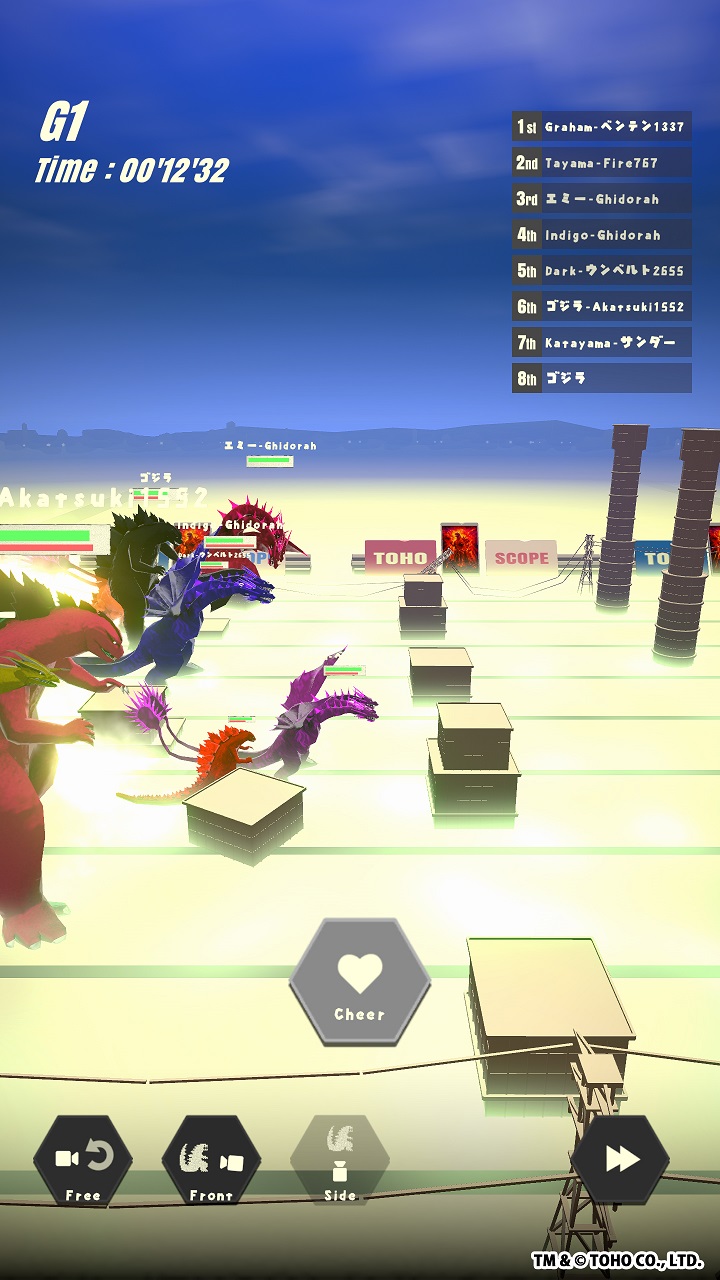This screenshot has width=720, height=1280.
Task: Pick the 7th place Katayama row
Action: 601,343
